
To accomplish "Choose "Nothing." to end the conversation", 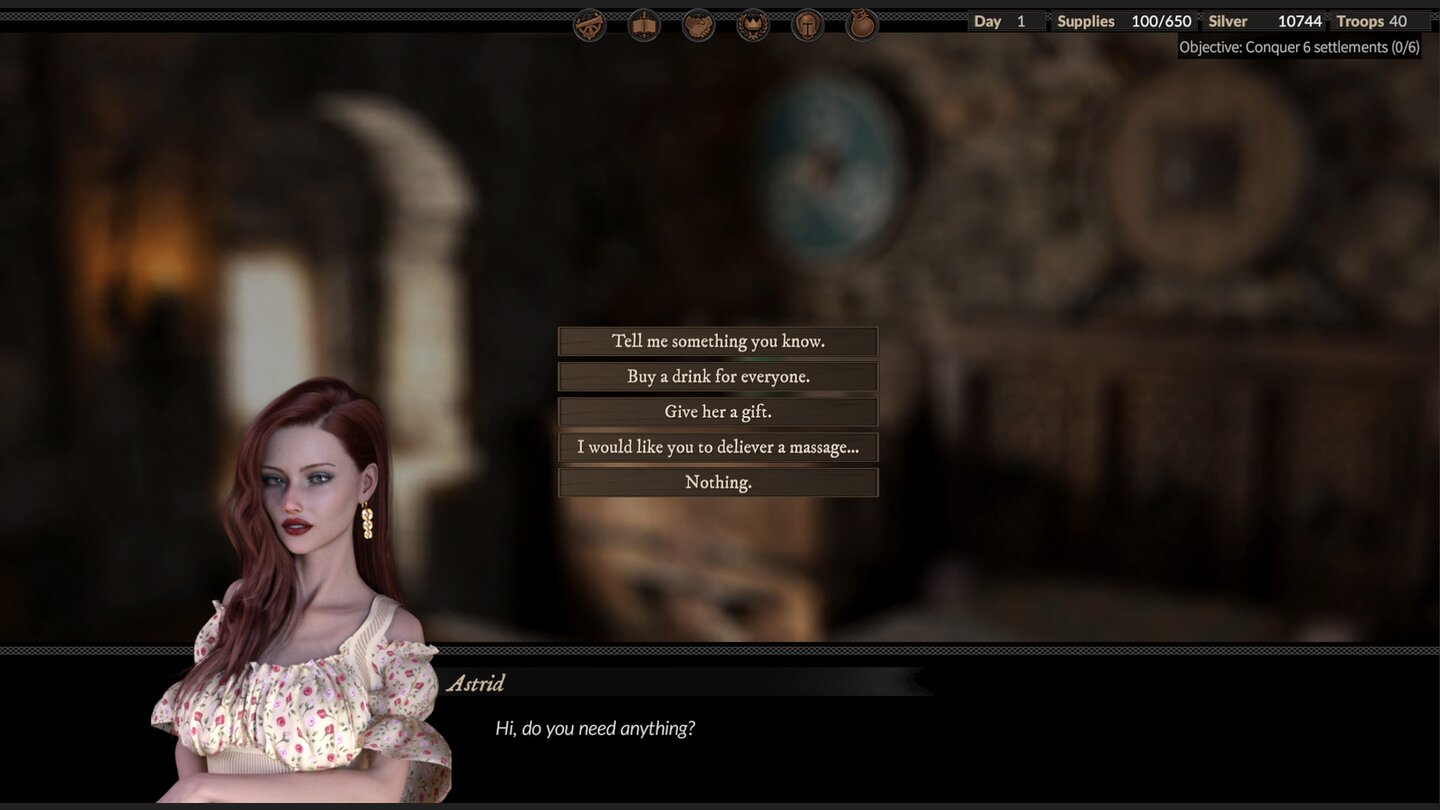I will click(718, 482).
